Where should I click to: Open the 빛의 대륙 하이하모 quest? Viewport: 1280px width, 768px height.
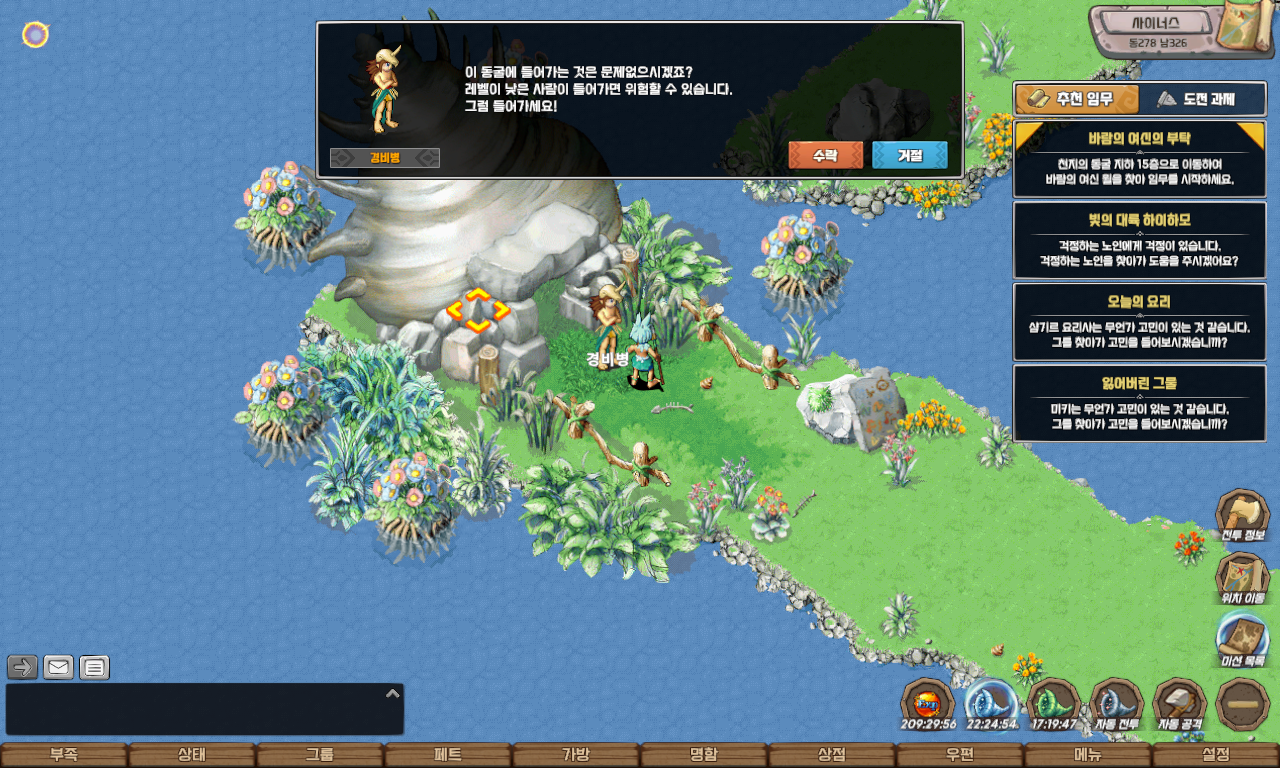[1138, 240]
